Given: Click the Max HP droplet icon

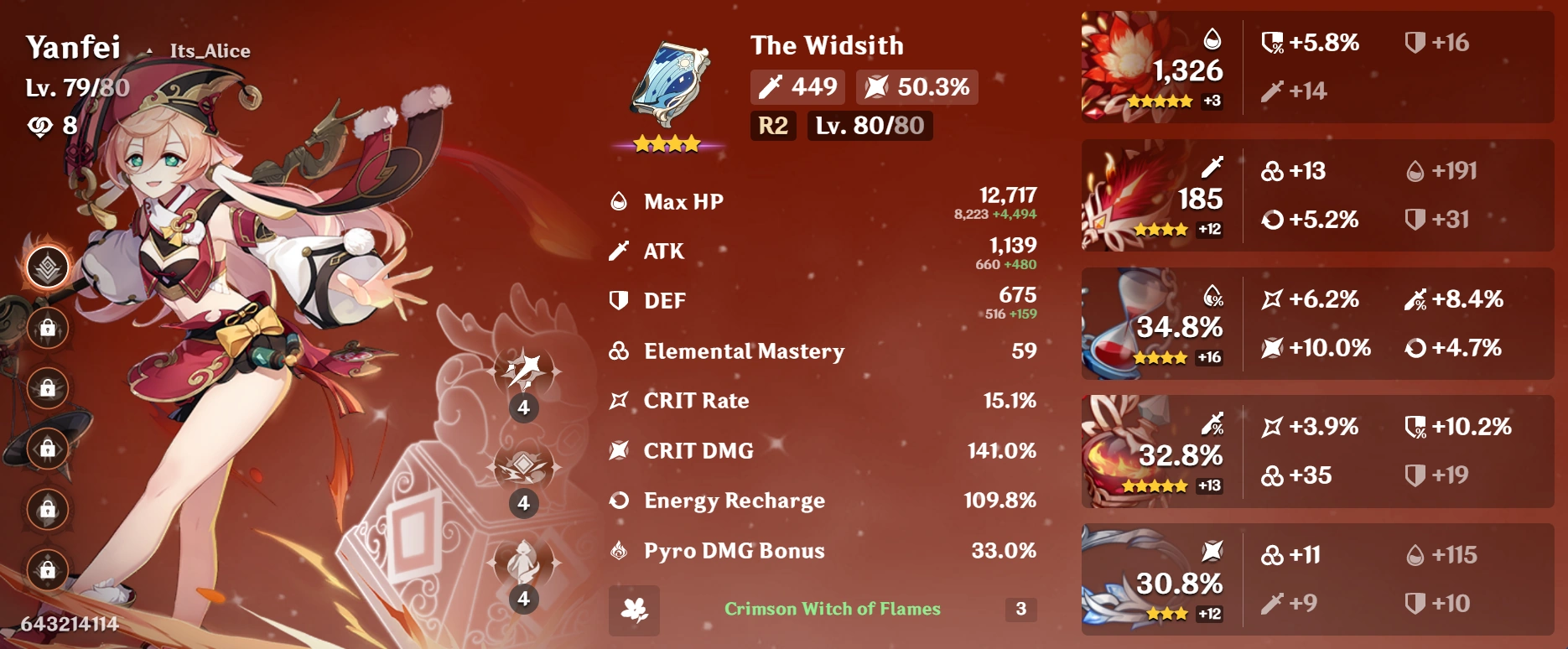Looking at the screenshot, I should click(618, 200).
